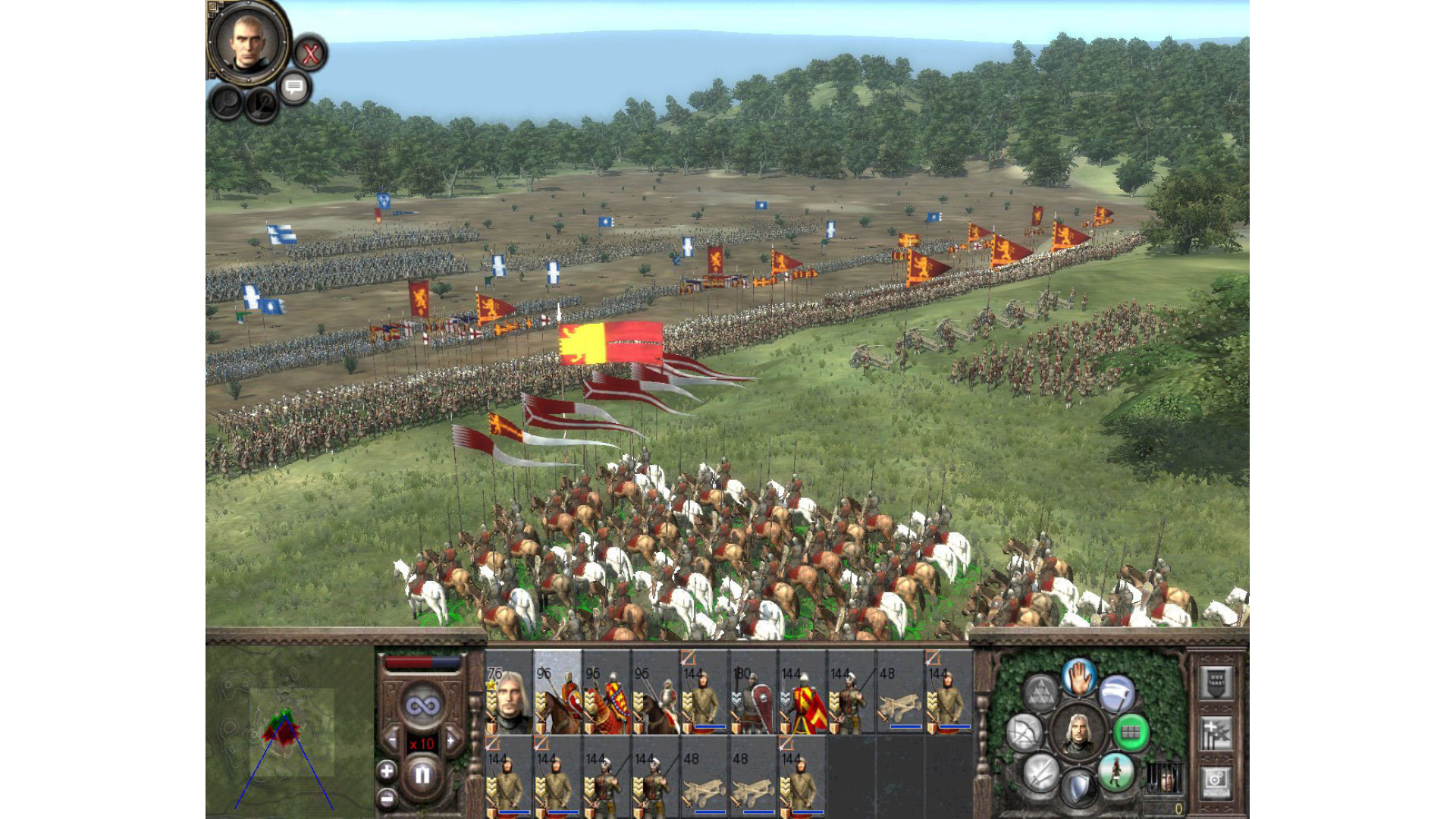The width and height of the screenshot is (1456, 819).
Task: Pause the battle
Action: (422, 776)
